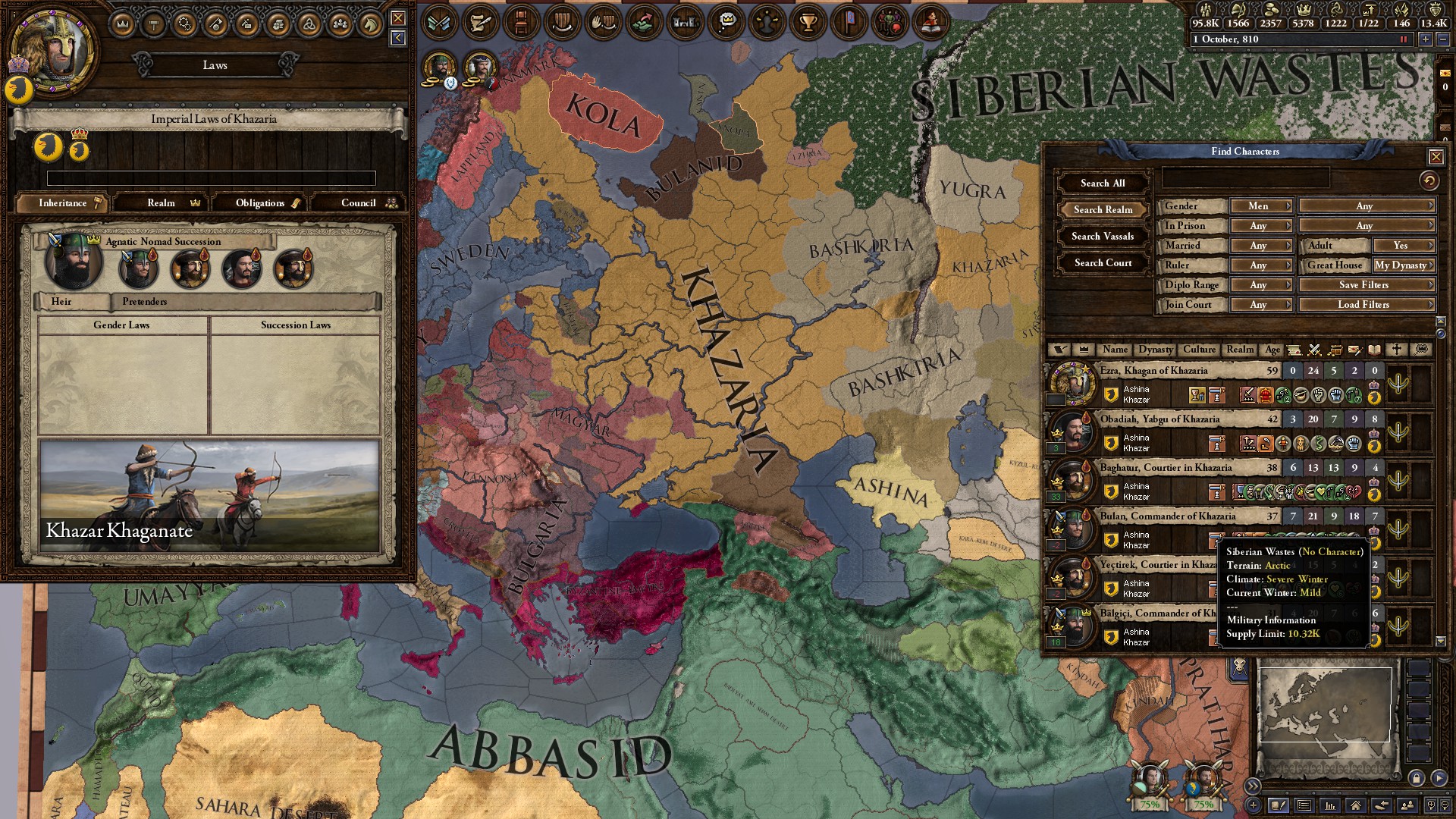Open the In Prison filter dropdown
The height and width of the screenshot is (819, 1456).
[1261, 225]
